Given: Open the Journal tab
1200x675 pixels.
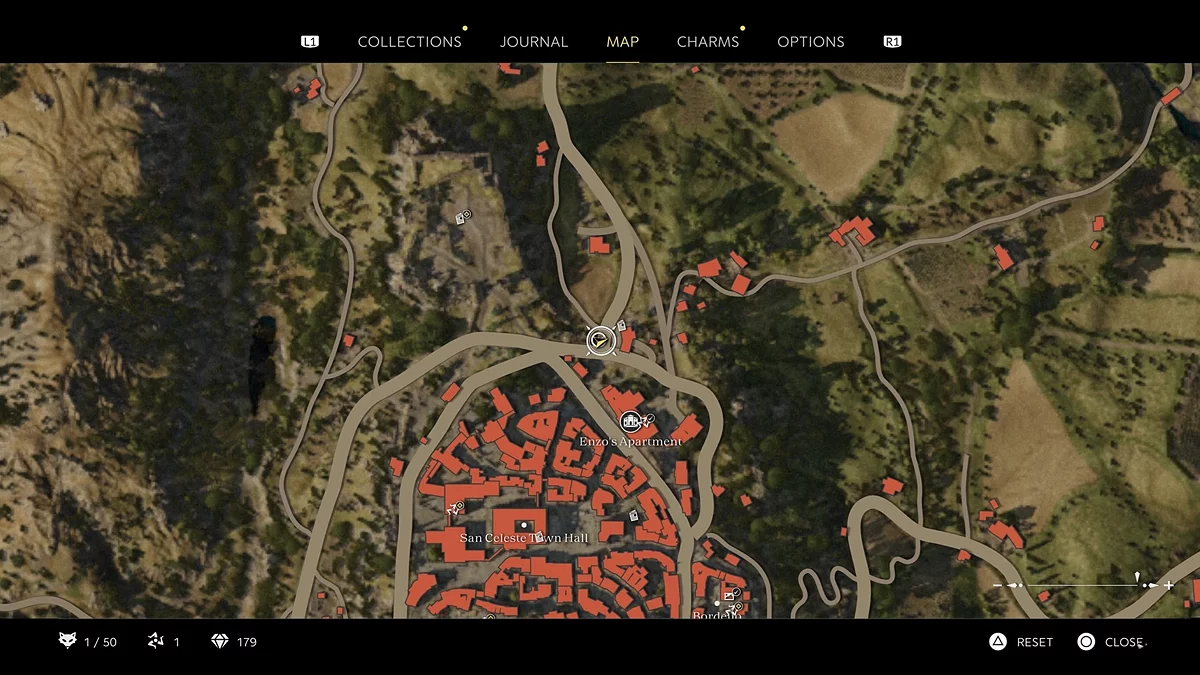Looking at the screenshot, I should pyautogui.click(x=534, y=42).
